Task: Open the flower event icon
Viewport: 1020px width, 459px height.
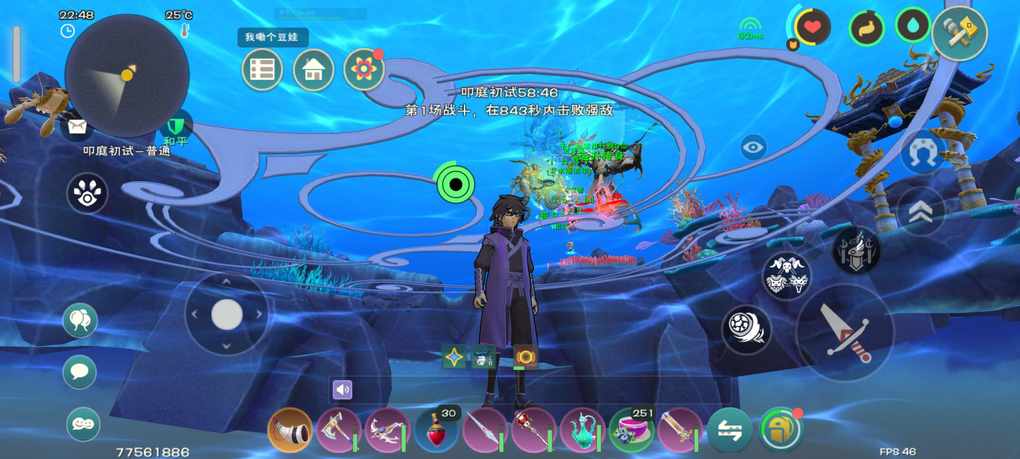Action: pos(364,70)
